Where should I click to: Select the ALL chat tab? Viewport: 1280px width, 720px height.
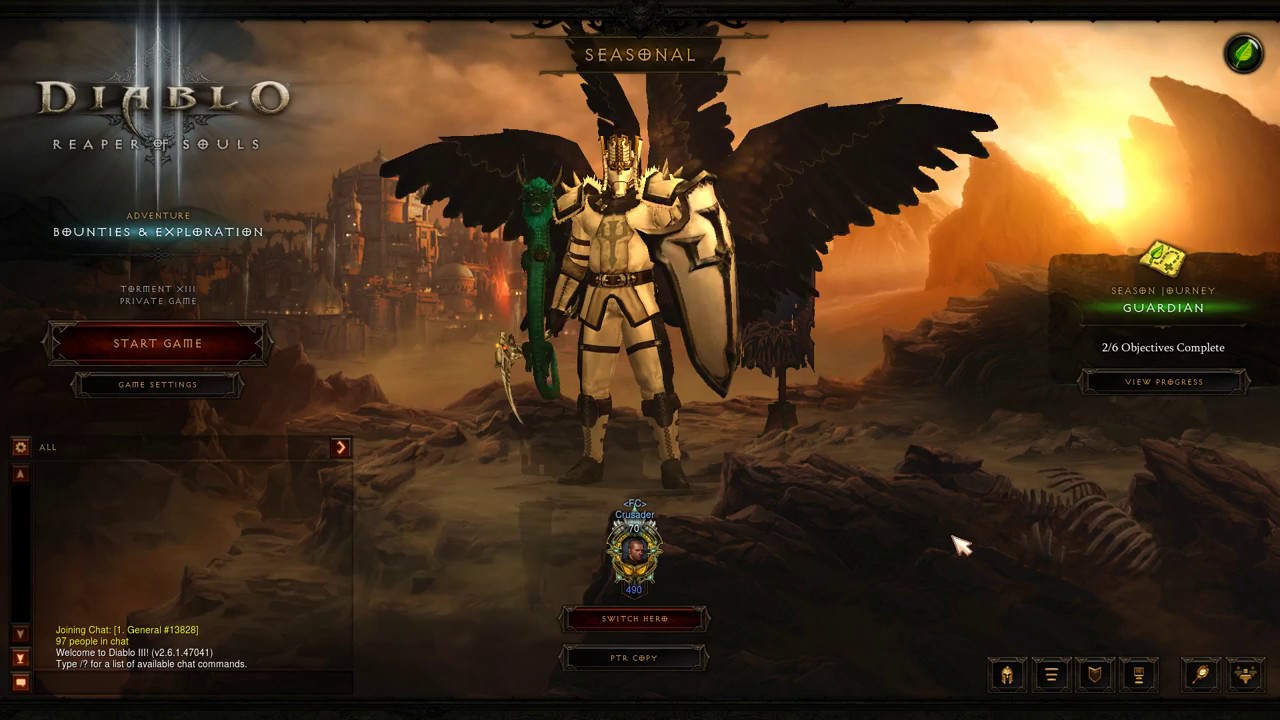click(x=48, y=447)
